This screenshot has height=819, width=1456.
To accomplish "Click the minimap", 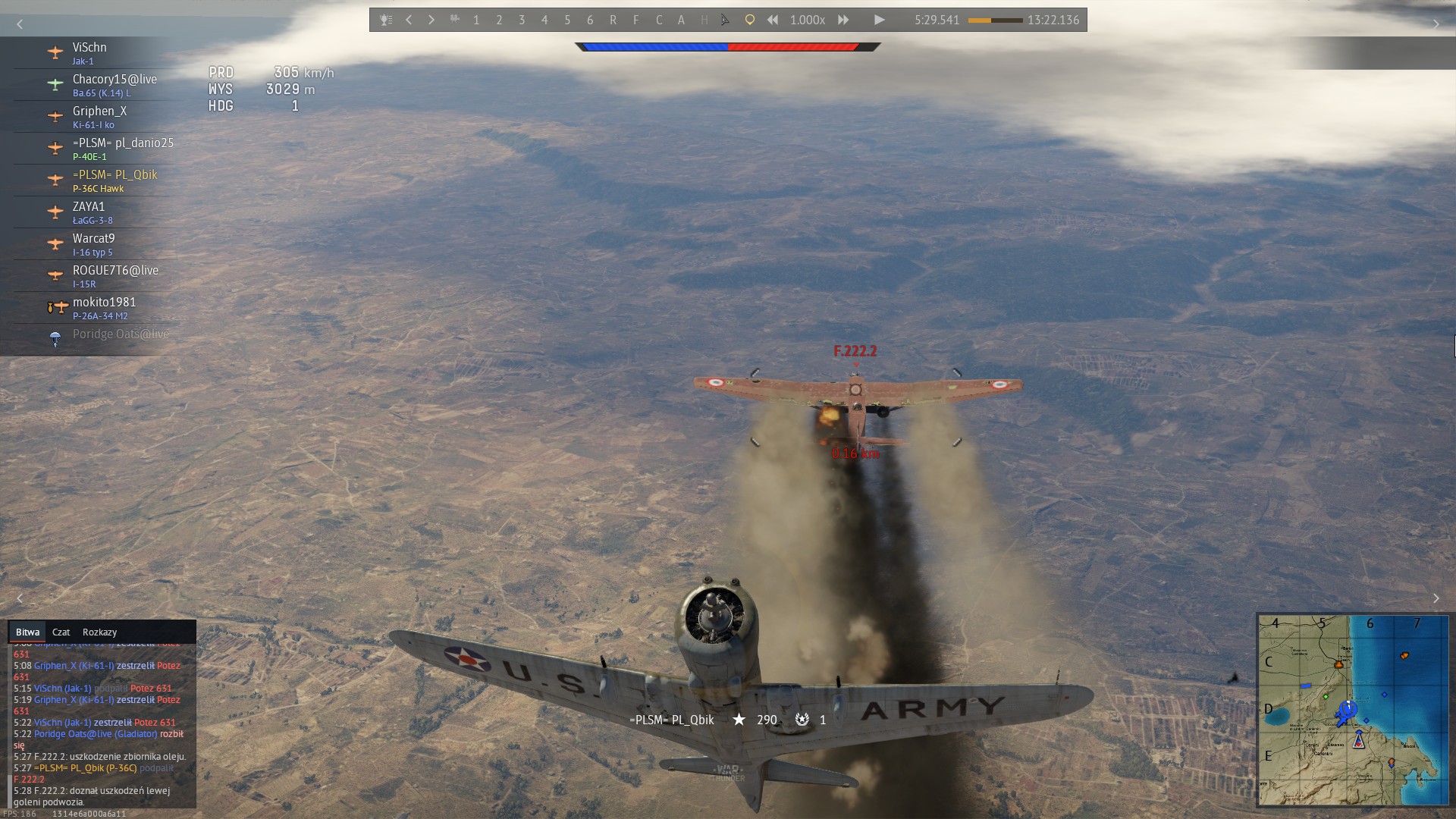I will pyautogui.click(x=1353, y=710).
